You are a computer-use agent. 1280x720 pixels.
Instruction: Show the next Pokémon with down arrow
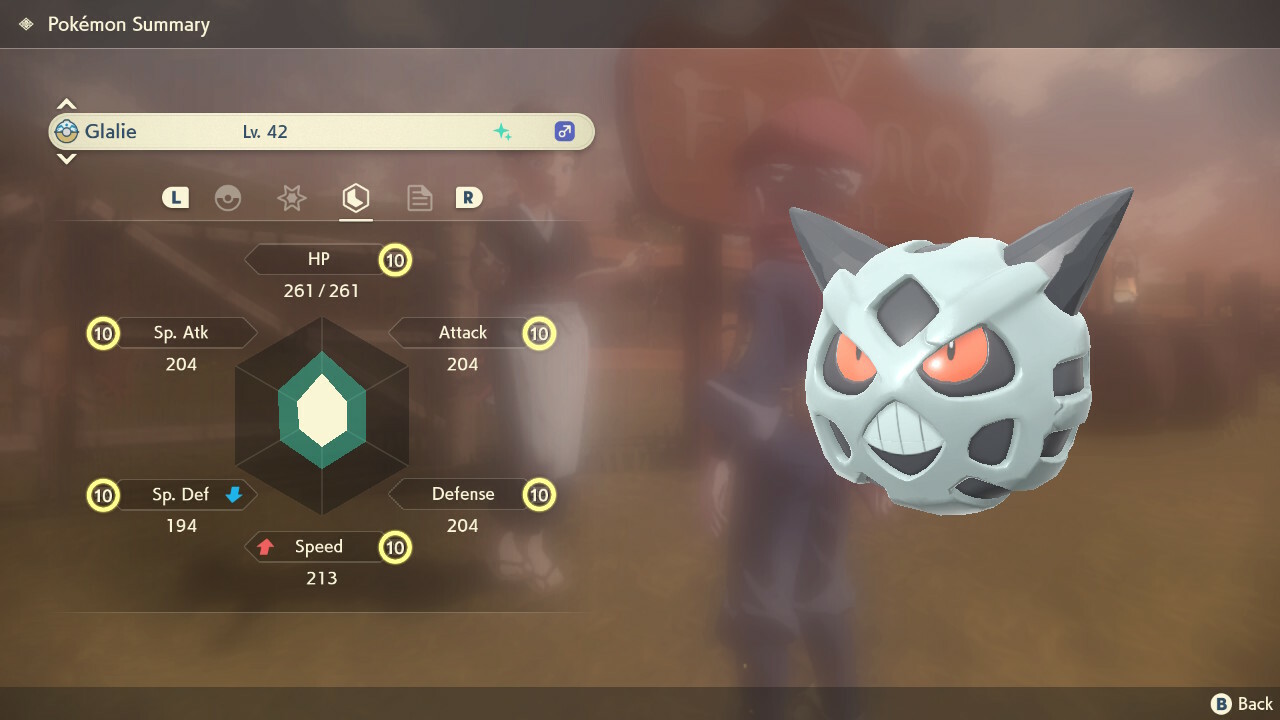pyautogui.click(x=66, y=159)
